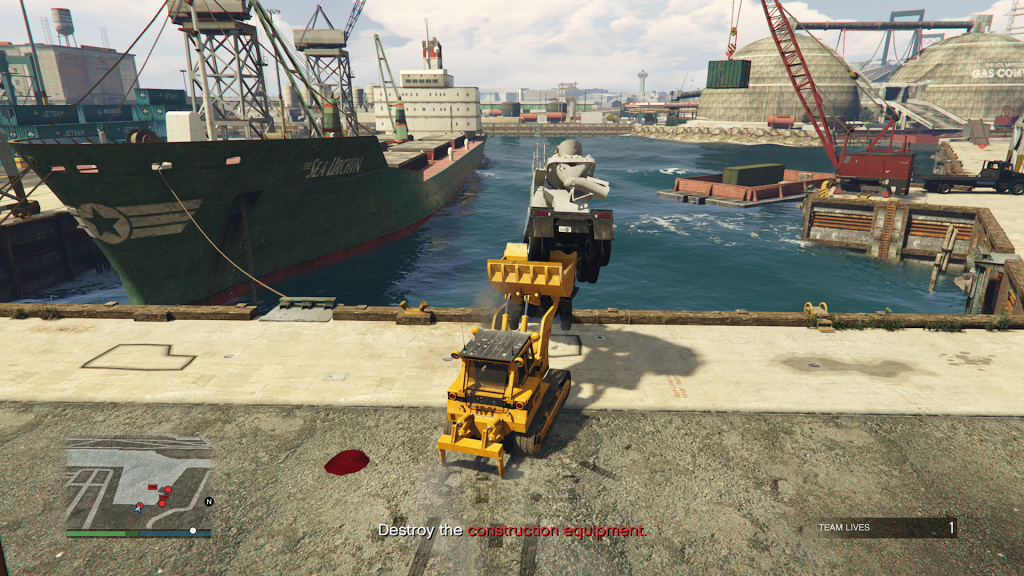Select the north compass marker on the minimap

pos(209,502)
